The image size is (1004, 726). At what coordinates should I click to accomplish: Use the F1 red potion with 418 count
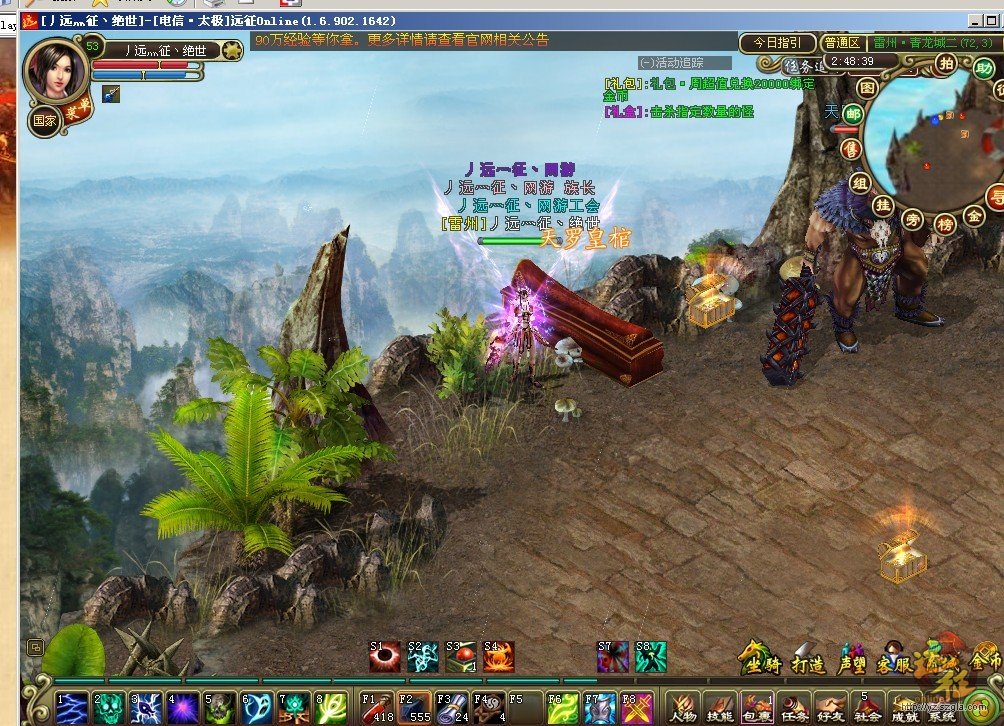[377, 706]
